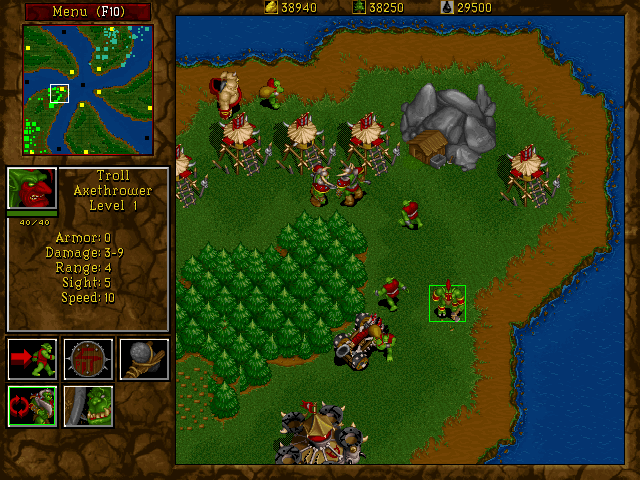640x480 pixels.
Task: Select the Troll Axethrower portrait
Action: (x=32, y=189)
